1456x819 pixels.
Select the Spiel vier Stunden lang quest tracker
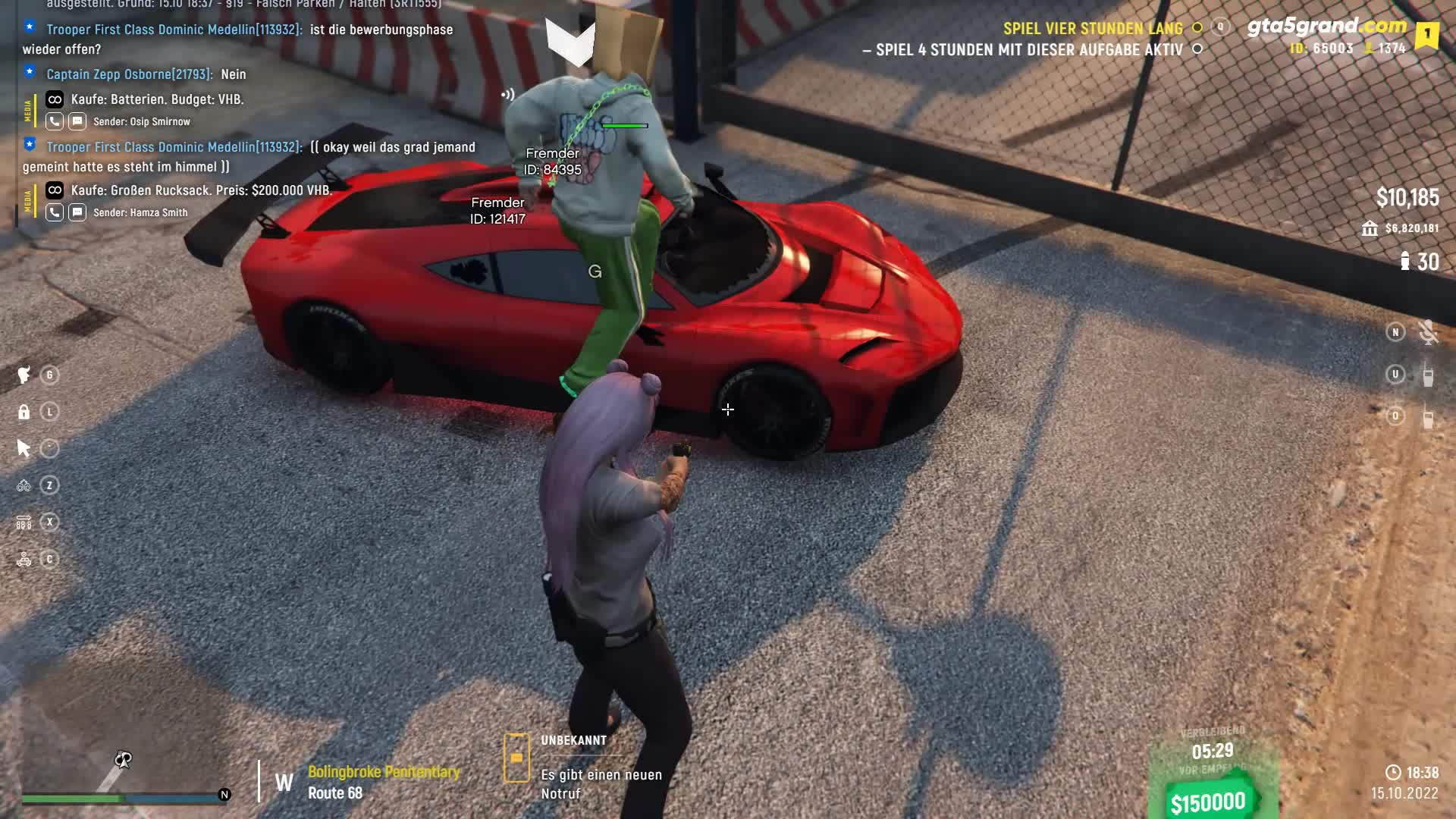[x=1092, y=29]
